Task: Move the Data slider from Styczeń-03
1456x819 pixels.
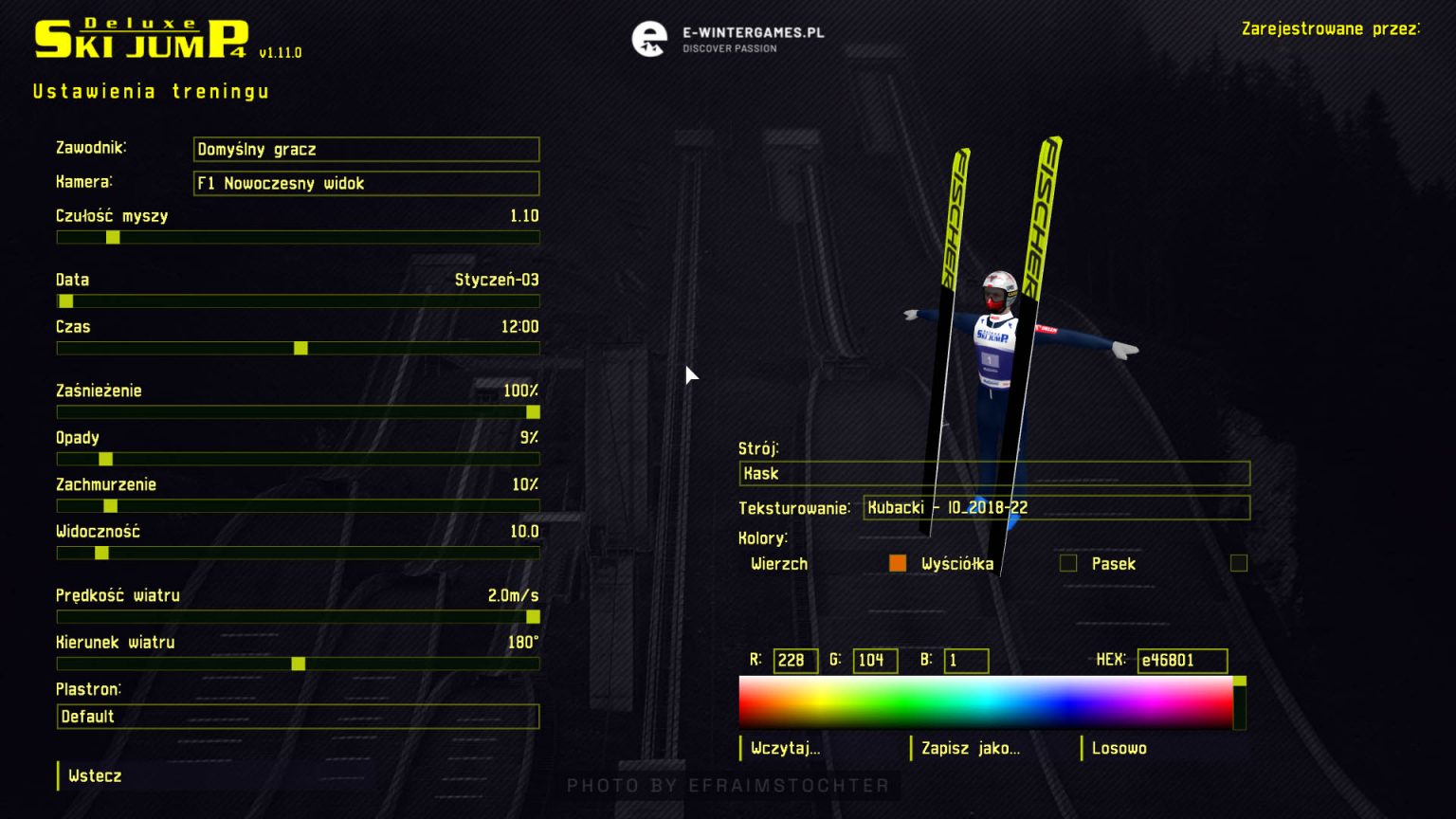Action: click(64, 300)
